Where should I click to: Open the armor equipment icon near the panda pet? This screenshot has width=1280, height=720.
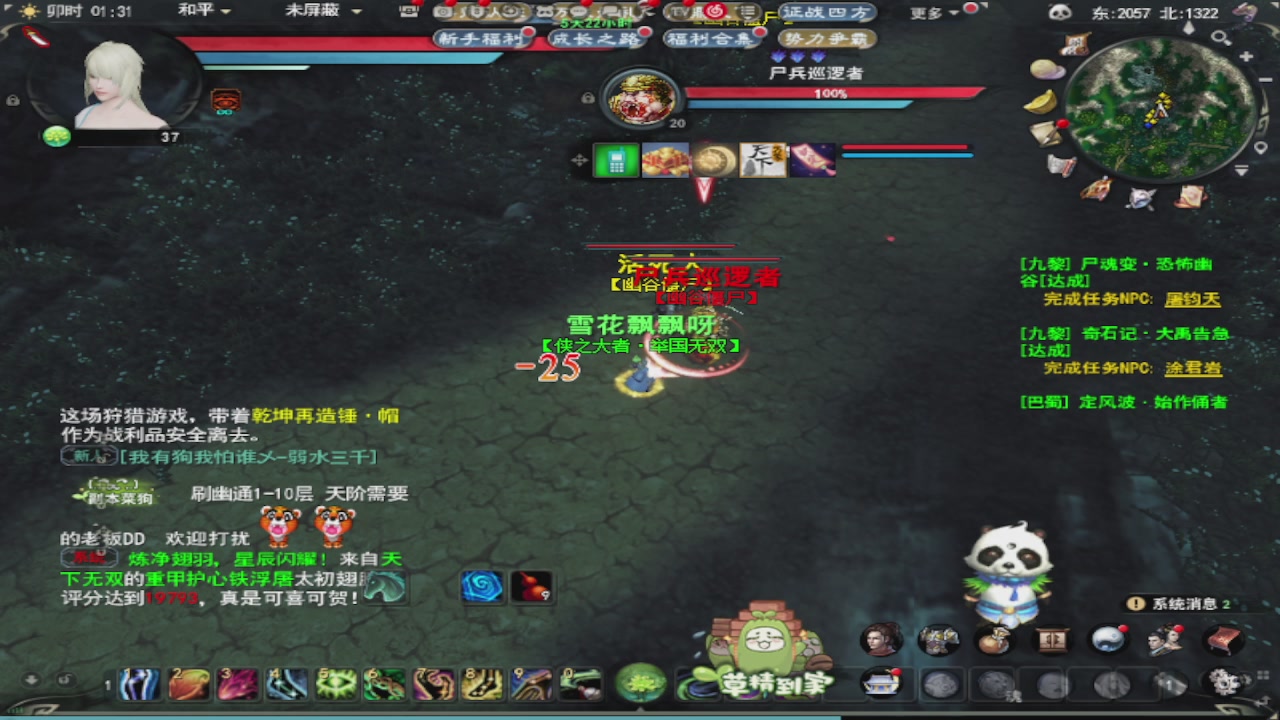938,638
